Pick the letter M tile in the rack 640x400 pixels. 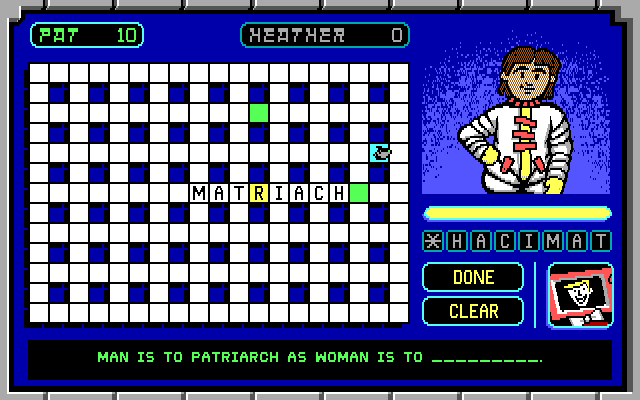pos(553,241)
